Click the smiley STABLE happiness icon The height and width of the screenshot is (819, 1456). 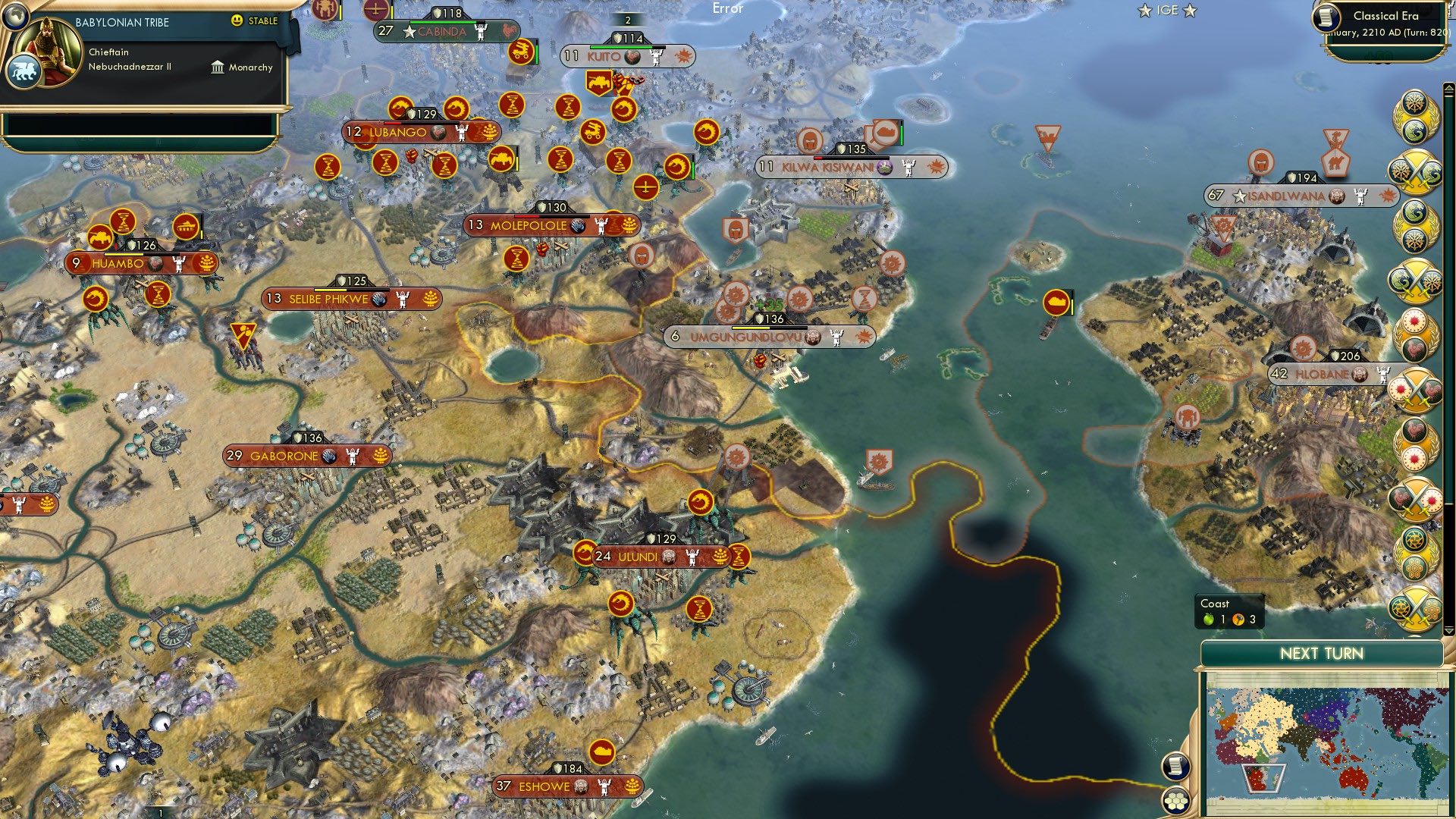(x=237, y=21)
